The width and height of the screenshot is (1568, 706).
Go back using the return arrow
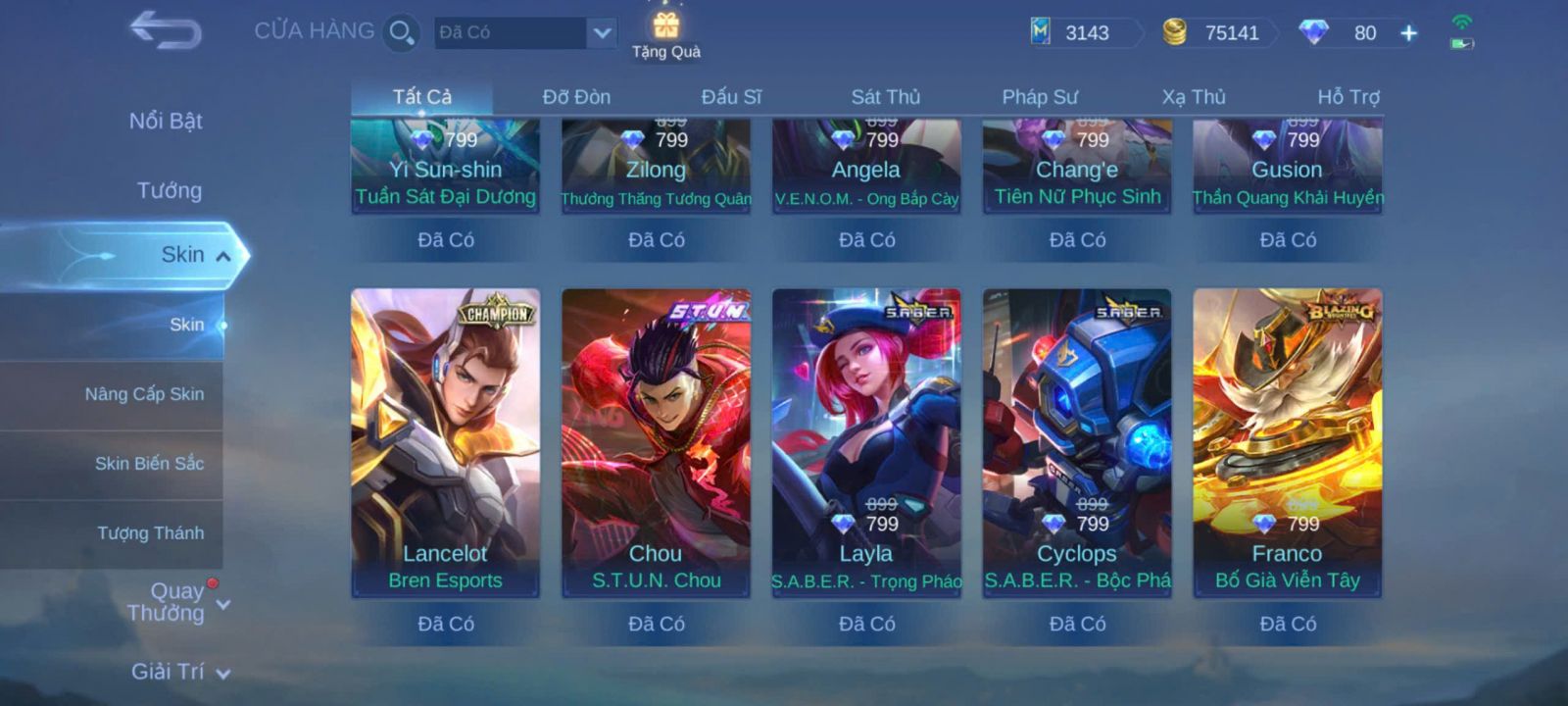click(x=166, y=30)
